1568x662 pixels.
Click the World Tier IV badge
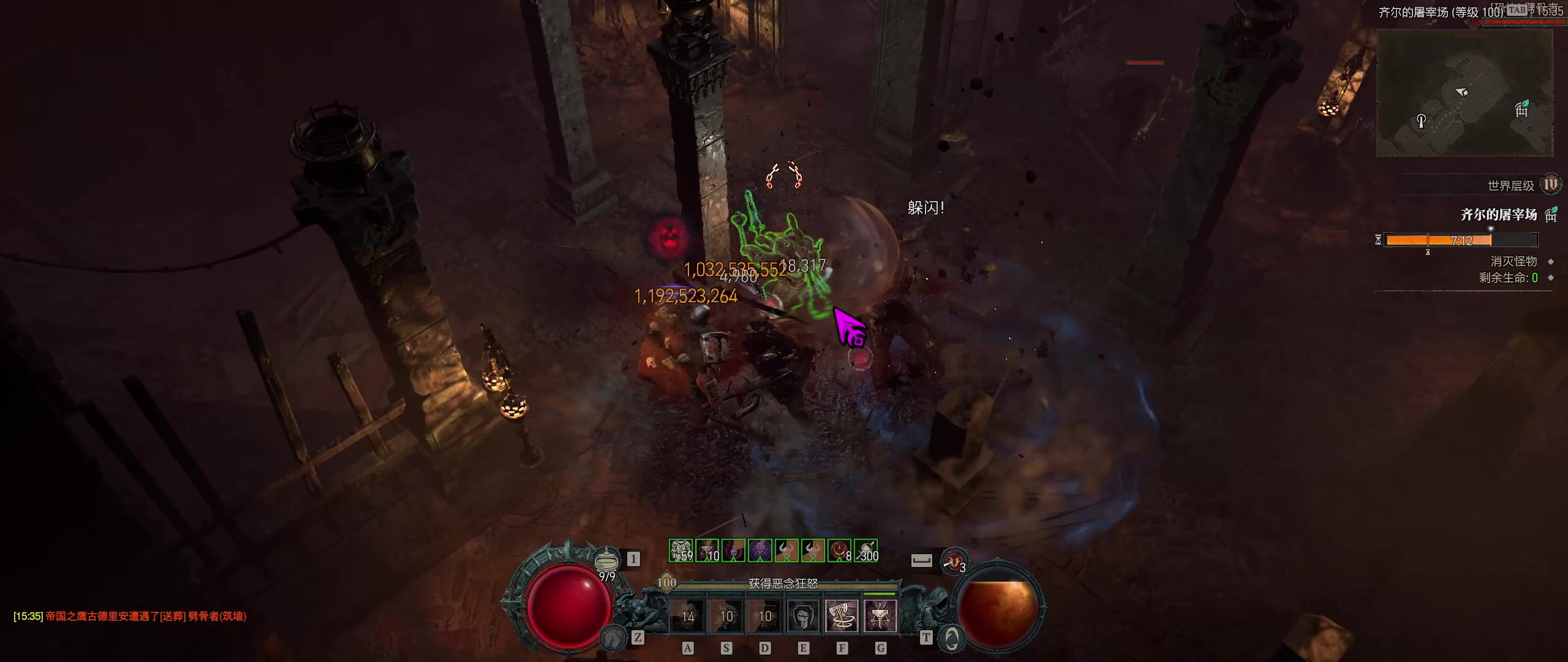point(1550,185)
